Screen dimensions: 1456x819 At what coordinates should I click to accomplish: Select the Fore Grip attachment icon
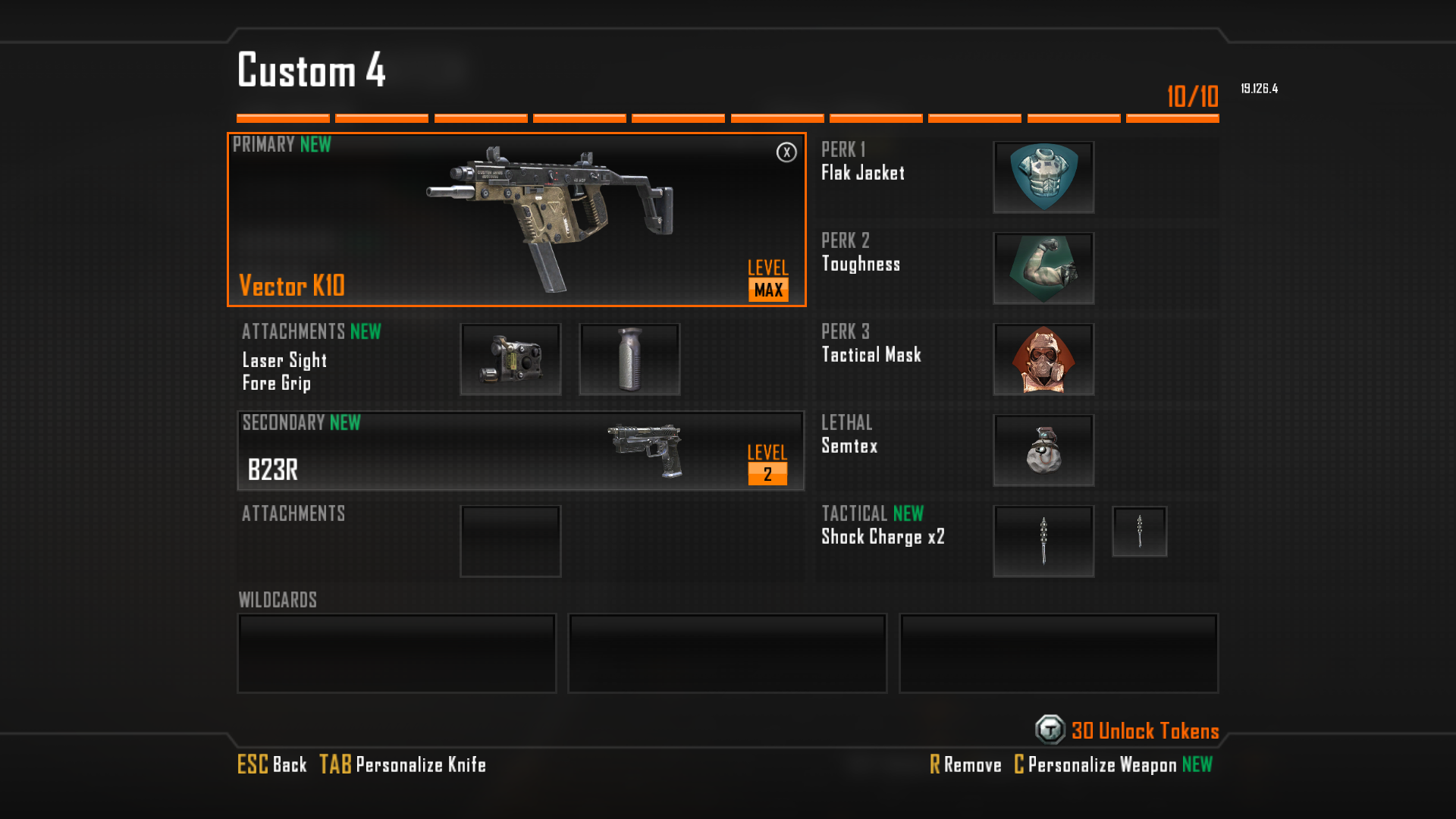pos(629,359)
